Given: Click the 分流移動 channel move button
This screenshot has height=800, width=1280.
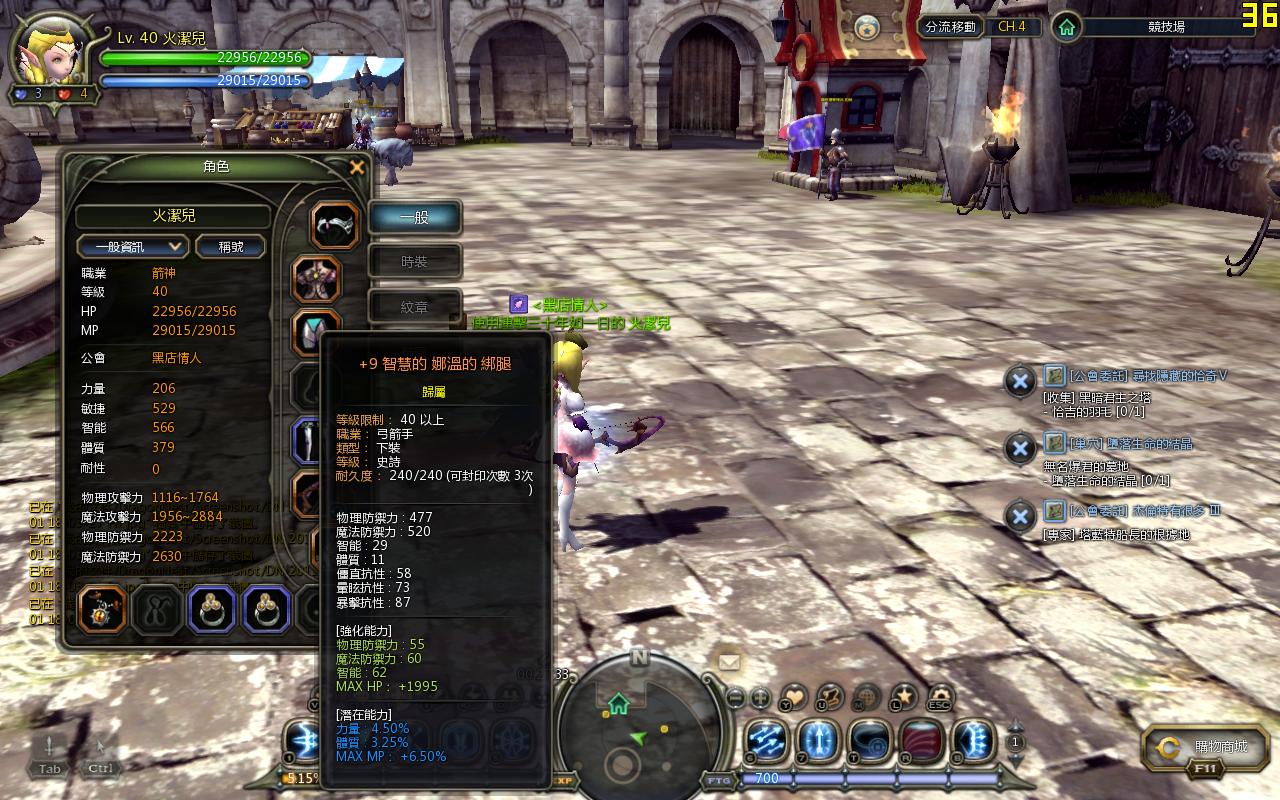Looking at the screenshot, I should [950, 27].
